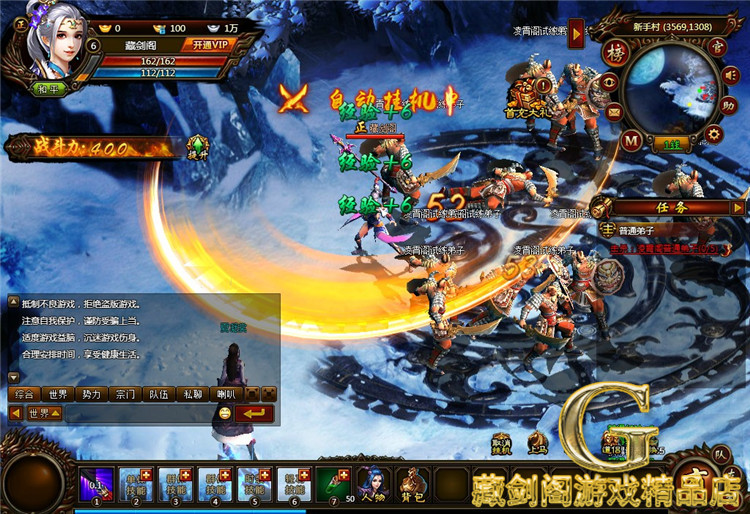Click the 上马 mount button
The height and width of the screenshot is (514, 750).
point(538,443)
